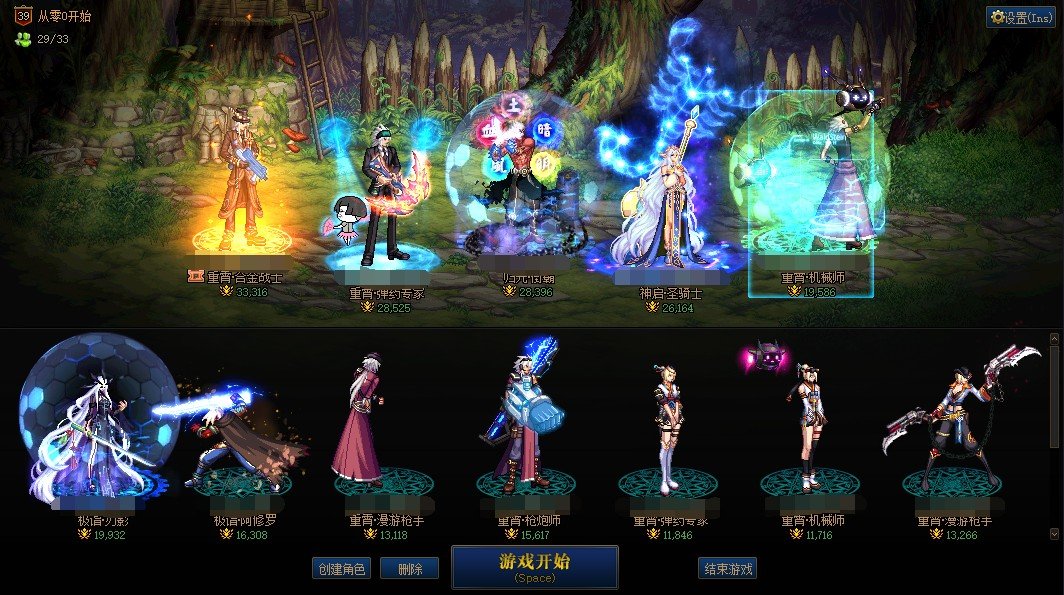Open 创建角色 to create a character
The width and height of the screenshot is (1064, 595).
coord(341,569)
